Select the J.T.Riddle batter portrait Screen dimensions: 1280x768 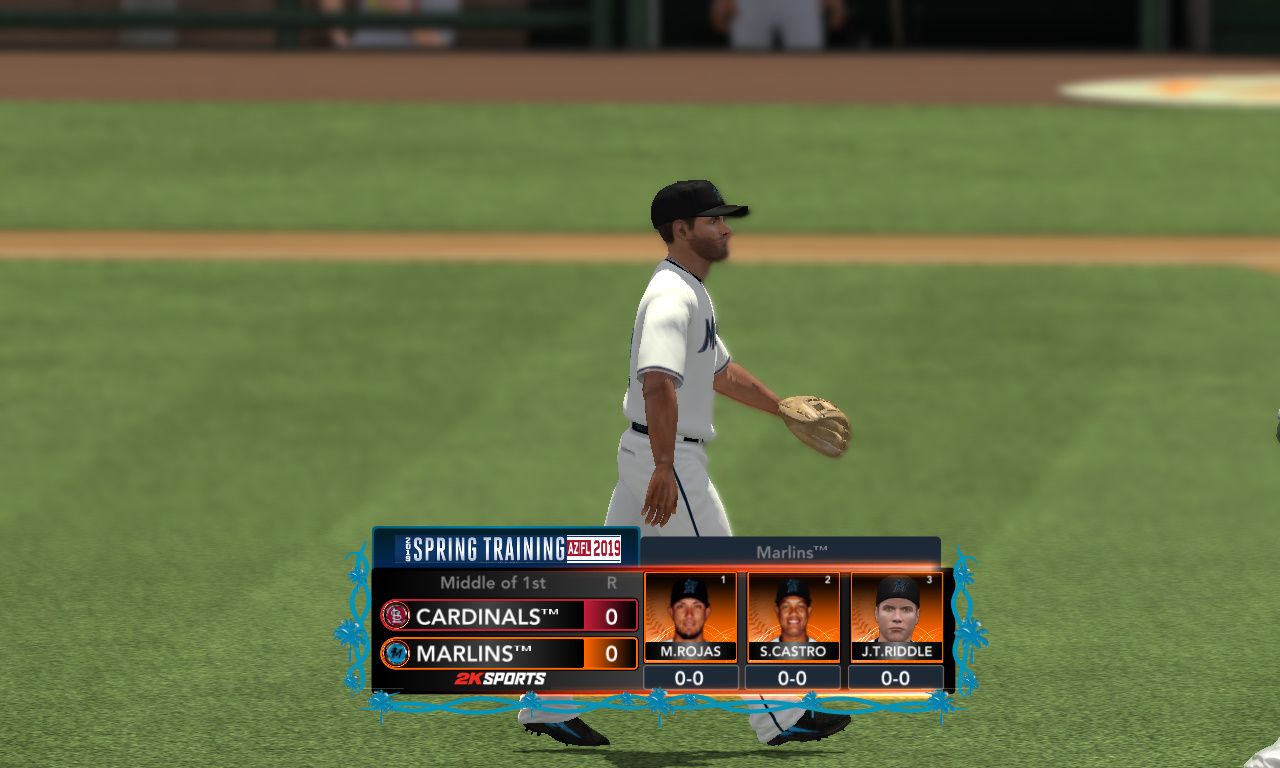[897, 609]
